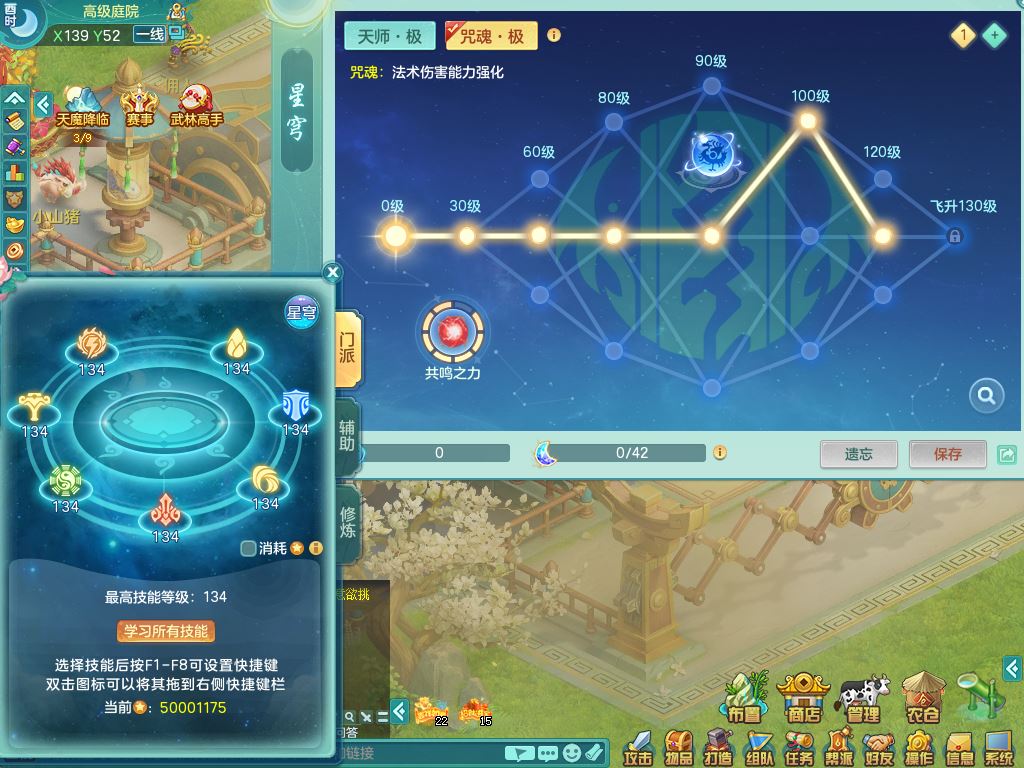1024x768 pixels.
Task: Toggle the 消耗 checkbox
Action: [249, 548]
